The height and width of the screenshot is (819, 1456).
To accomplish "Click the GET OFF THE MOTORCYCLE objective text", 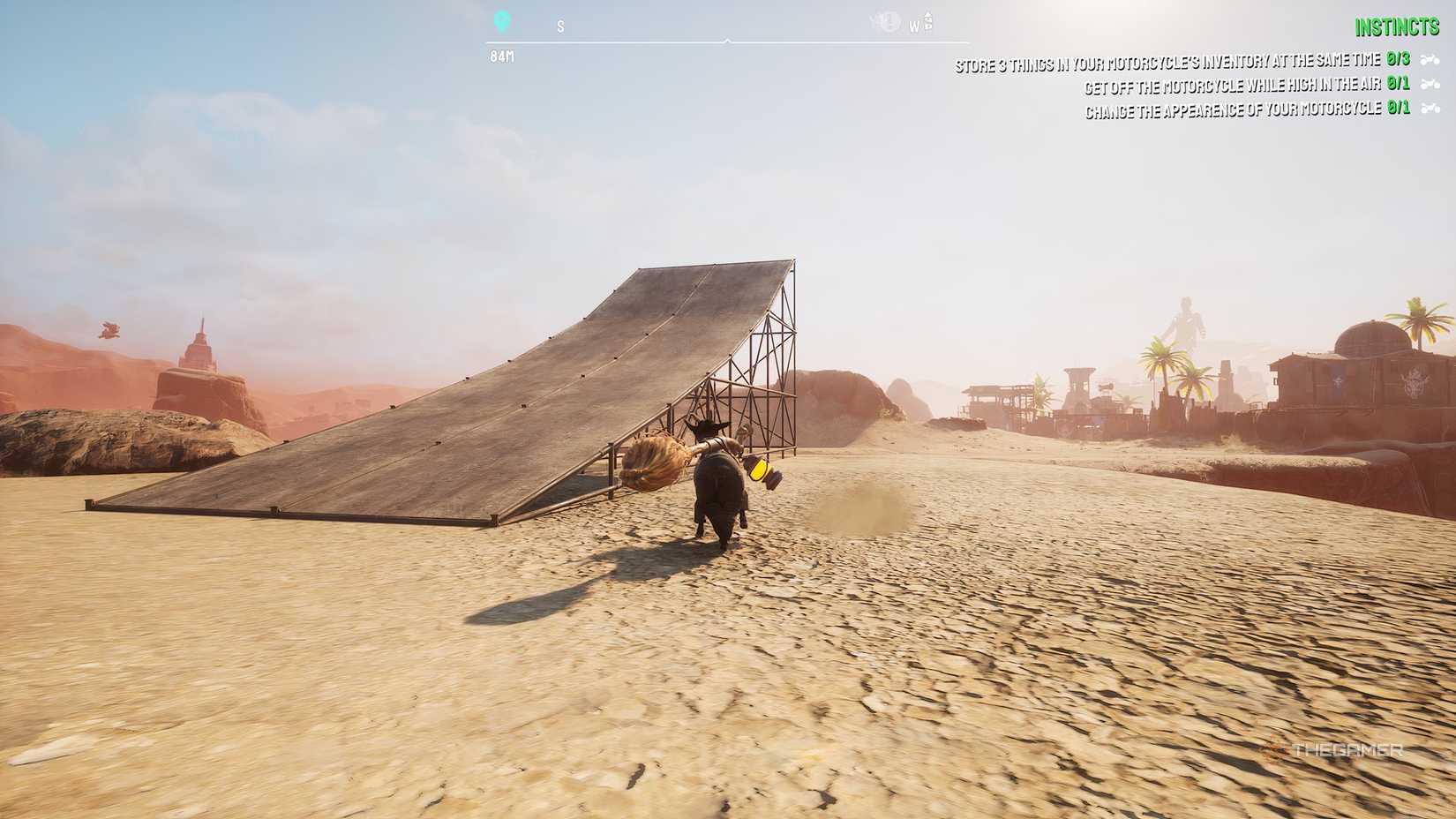I will pos(1231,86).
